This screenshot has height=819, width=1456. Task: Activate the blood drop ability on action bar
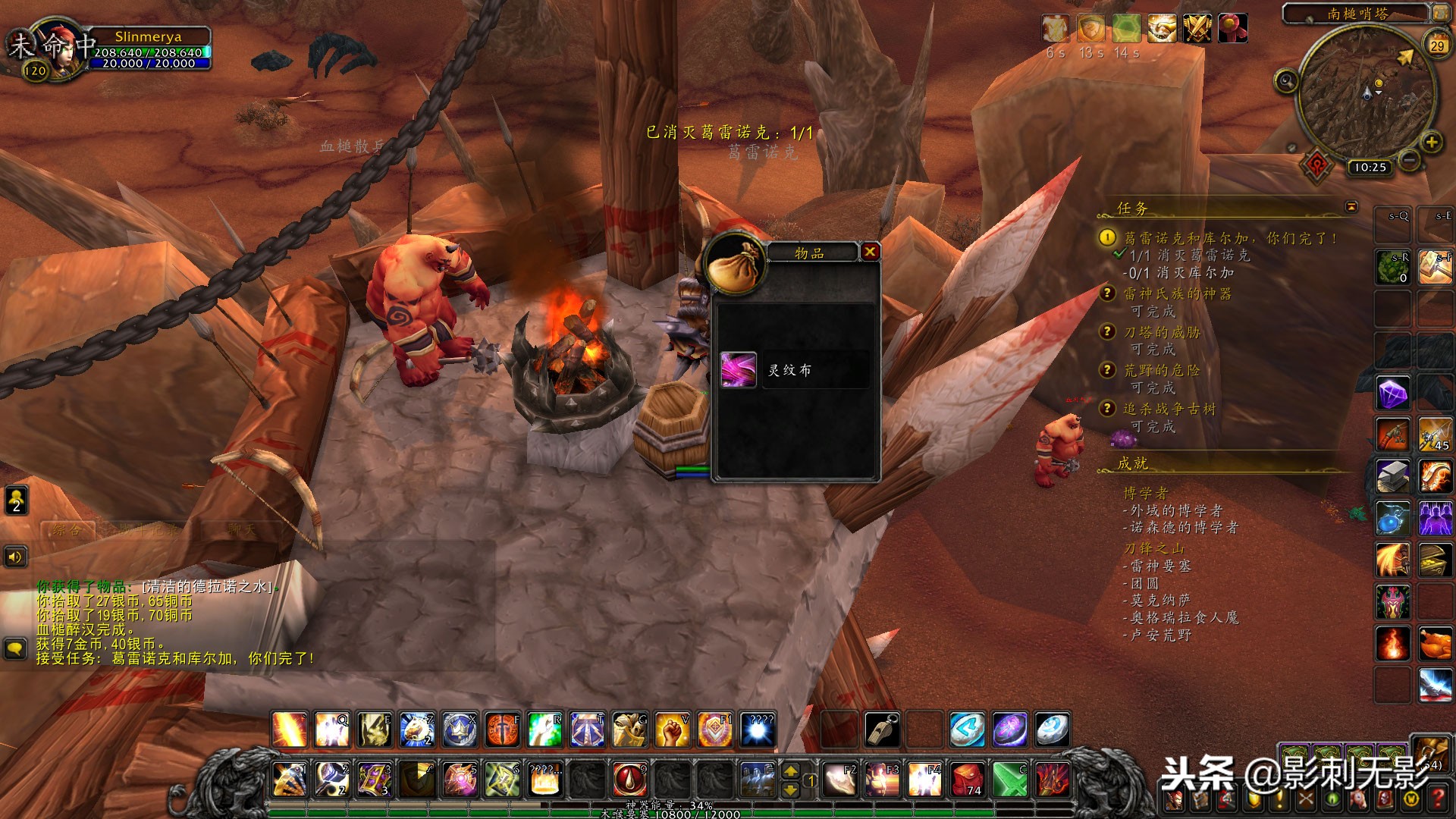[629, 780]
